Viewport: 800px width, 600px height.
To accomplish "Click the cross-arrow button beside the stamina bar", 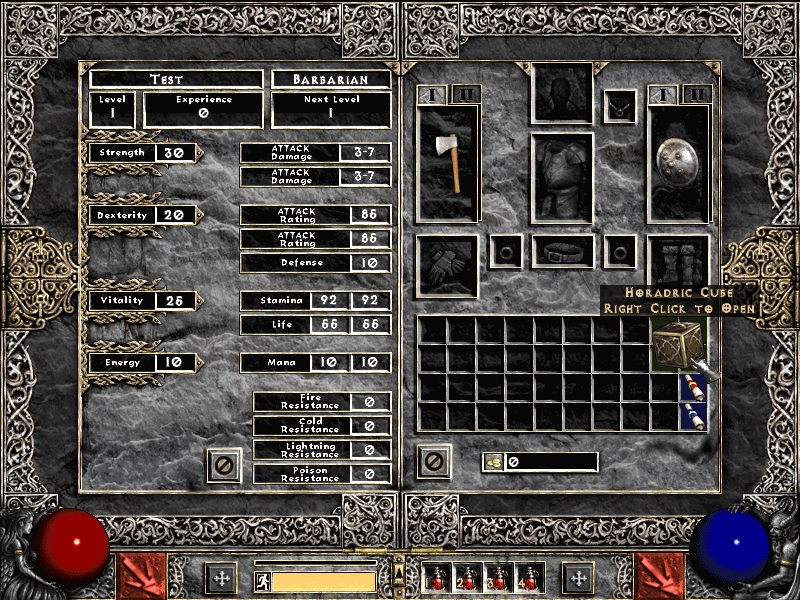I will [221, 578].
